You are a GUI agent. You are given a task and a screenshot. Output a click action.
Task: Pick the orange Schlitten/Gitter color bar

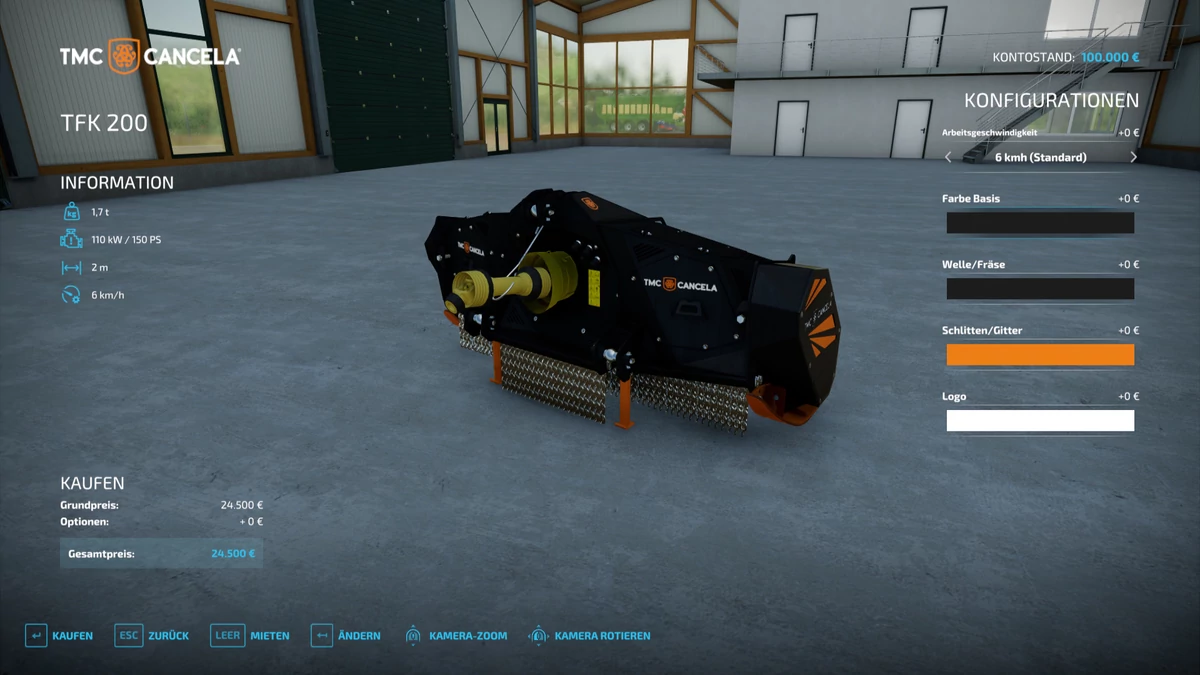[x=1040, y=355]
